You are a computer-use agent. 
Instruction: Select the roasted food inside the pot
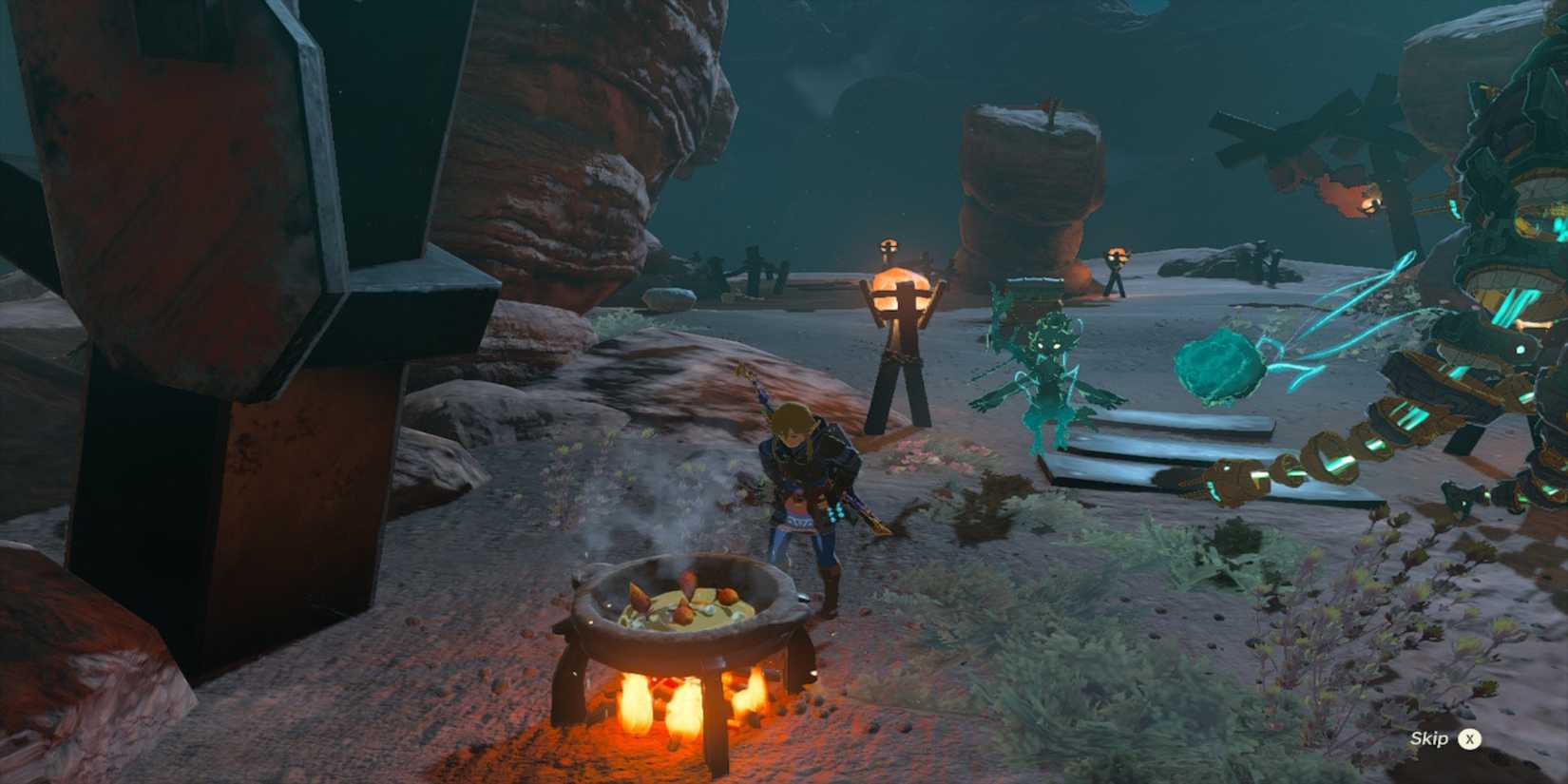coord(684,599)
